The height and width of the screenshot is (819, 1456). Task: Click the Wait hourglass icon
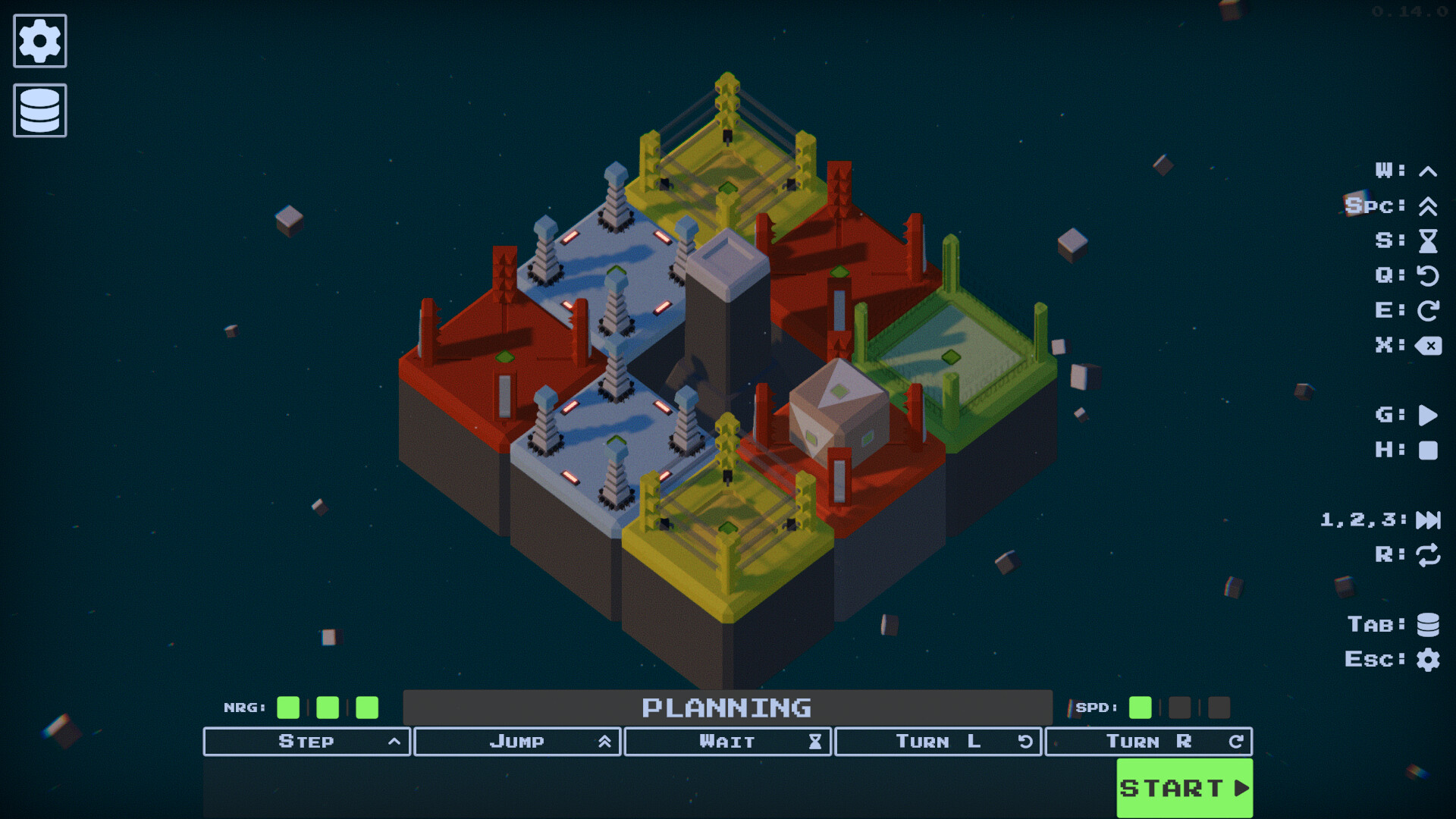[x=814, y=741]
